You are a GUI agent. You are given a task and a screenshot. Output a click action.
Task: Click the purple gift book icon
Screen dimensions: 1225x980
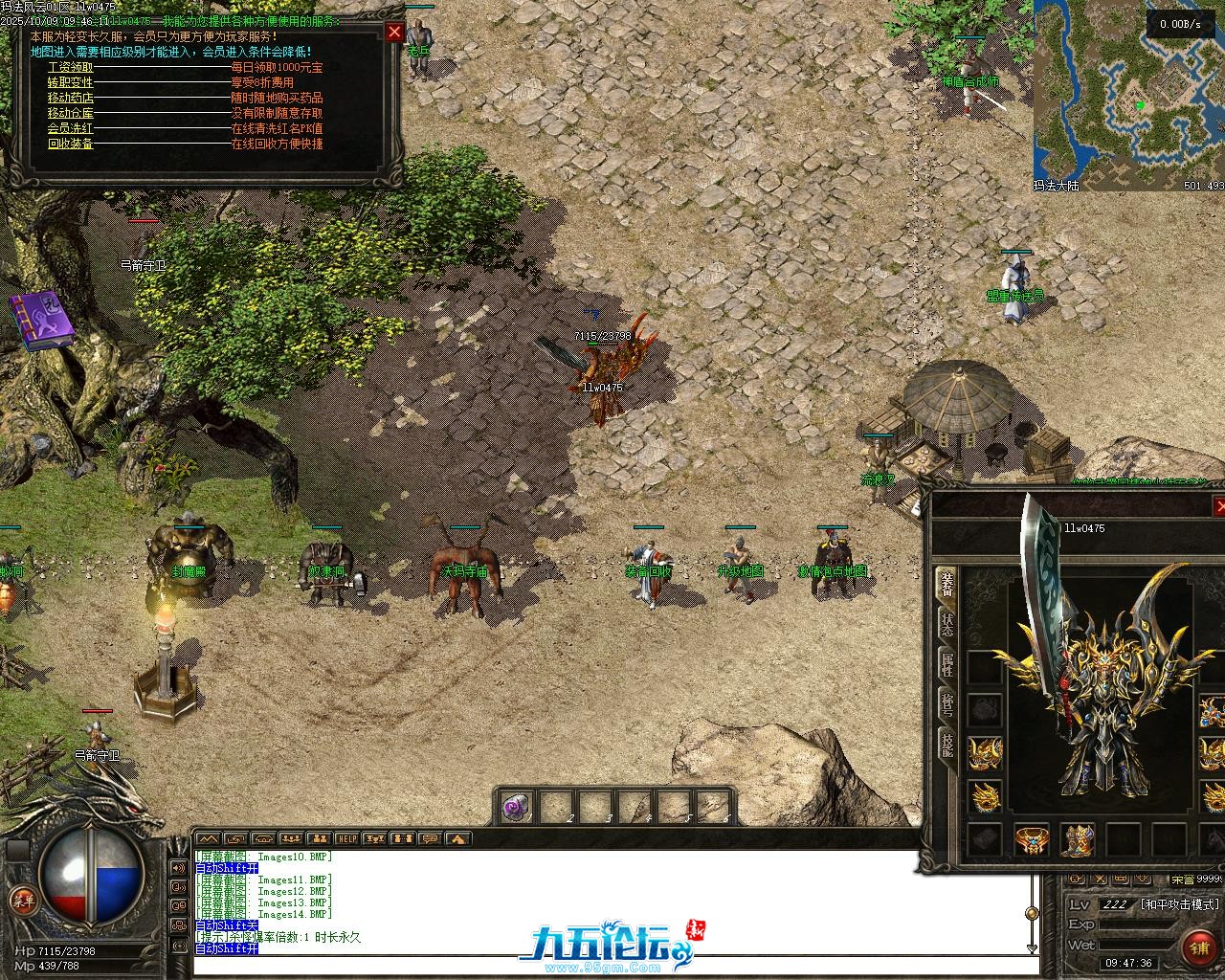click(42, 320)
